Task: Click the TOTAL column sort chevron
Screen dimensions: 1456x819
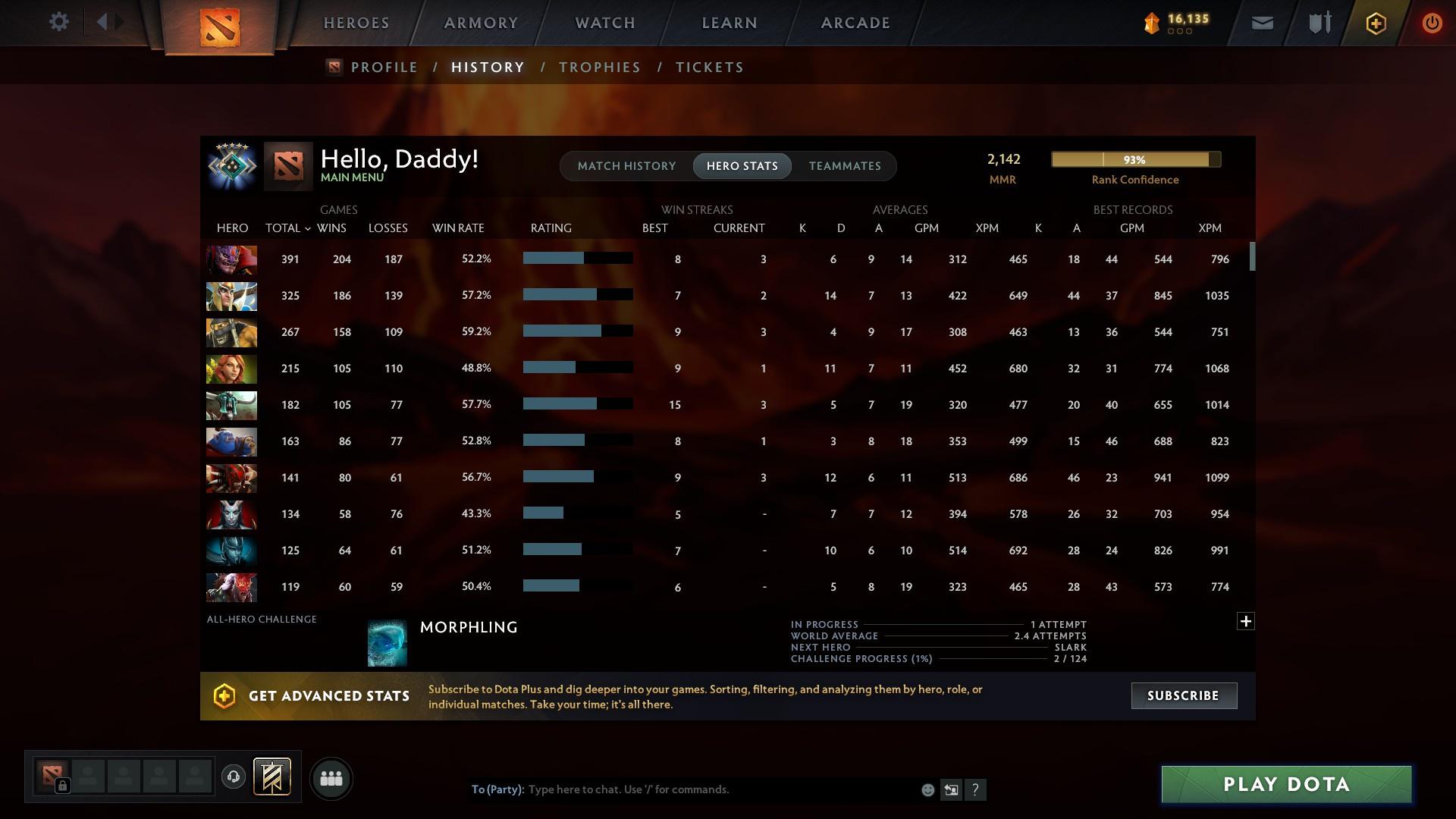Action: (x=307, y=227)
